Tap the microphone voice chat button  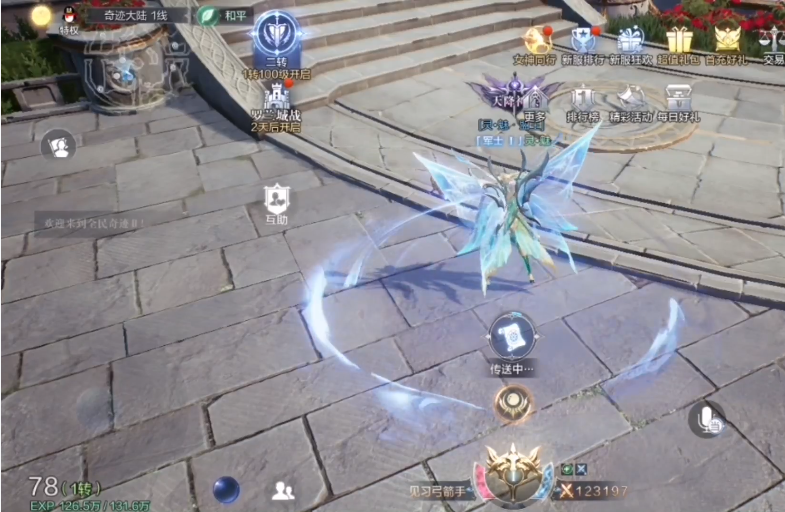[708, 420]
